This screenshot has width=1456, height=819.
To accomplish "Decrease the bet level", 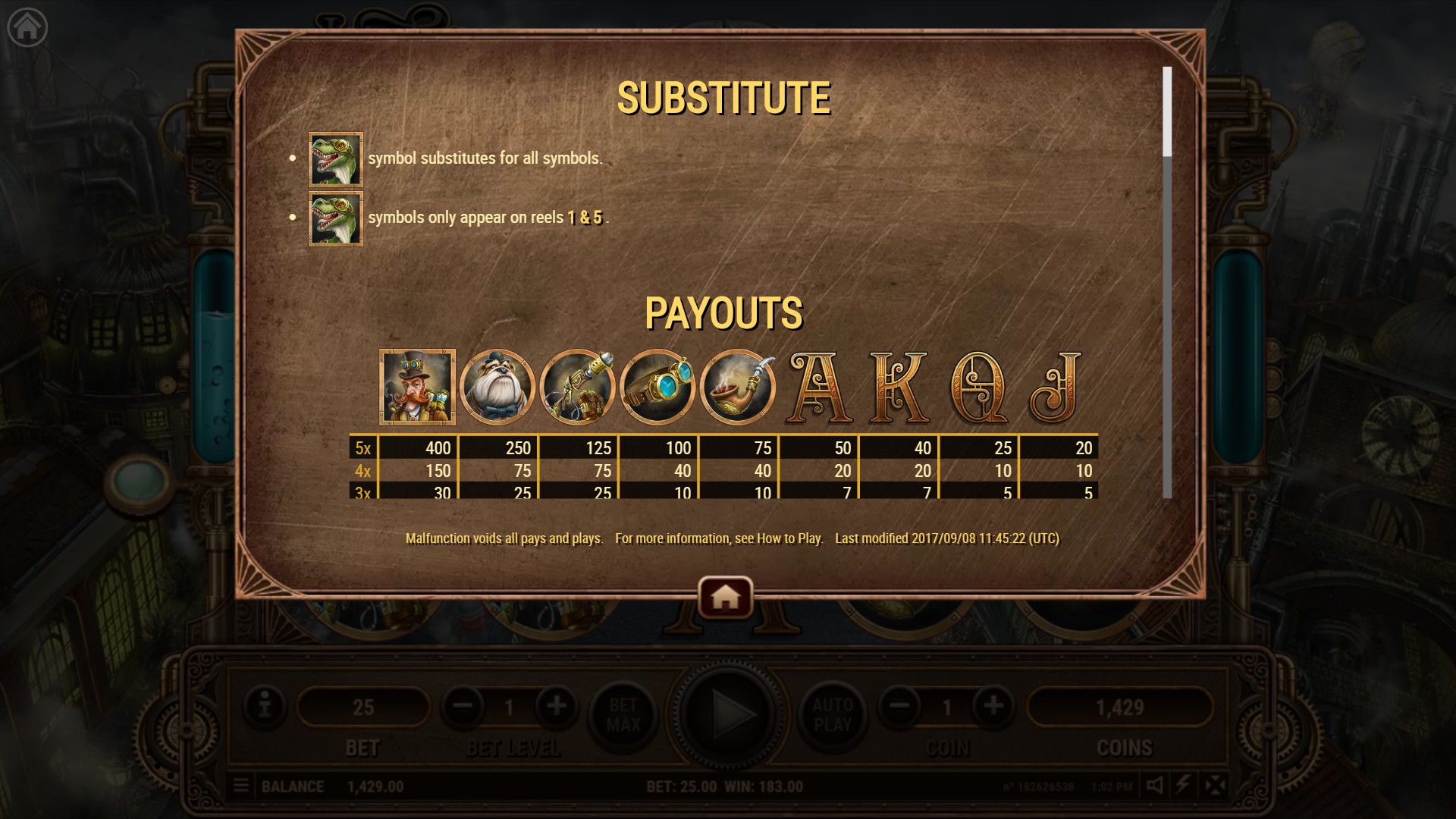I will click(x=463, y=707).
